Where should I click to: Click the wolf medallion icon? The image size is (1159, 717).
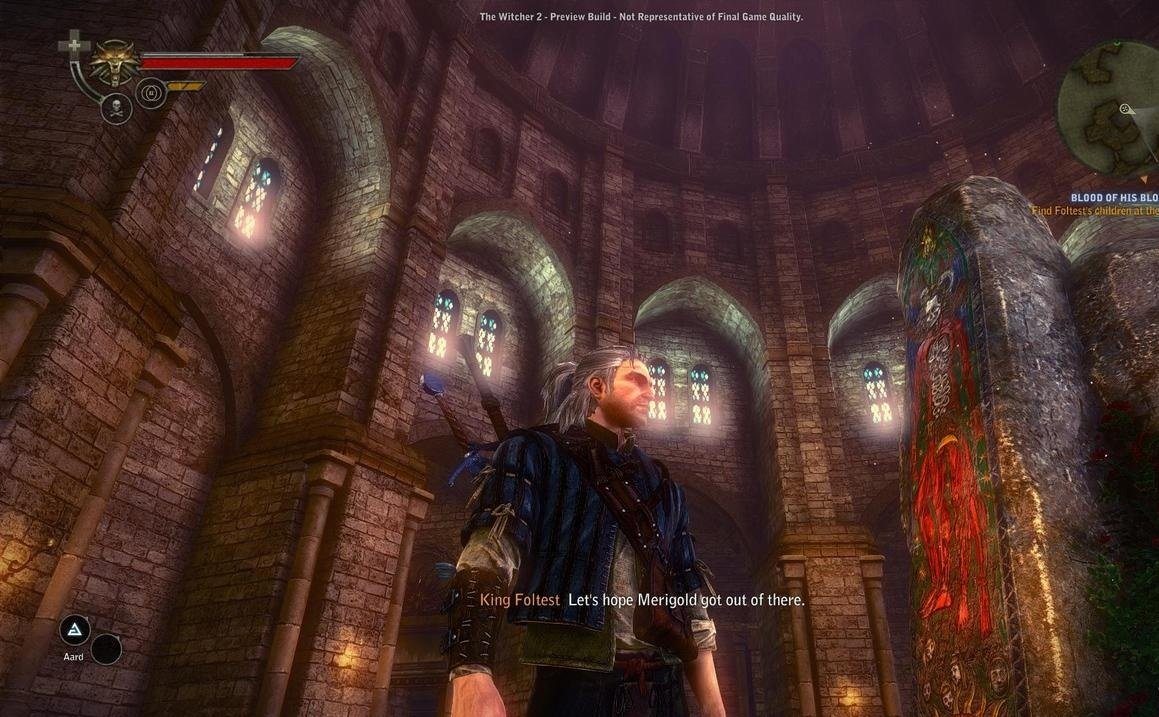tap(113, 63)
